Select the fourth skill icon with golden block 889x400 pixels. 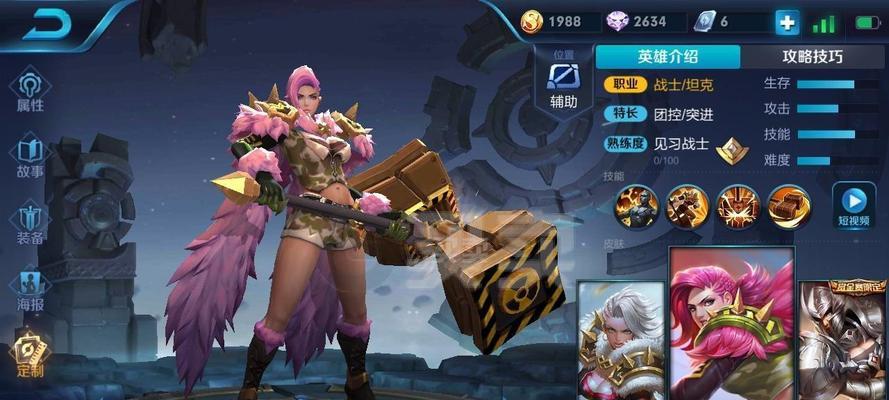(x=790, y=205)
